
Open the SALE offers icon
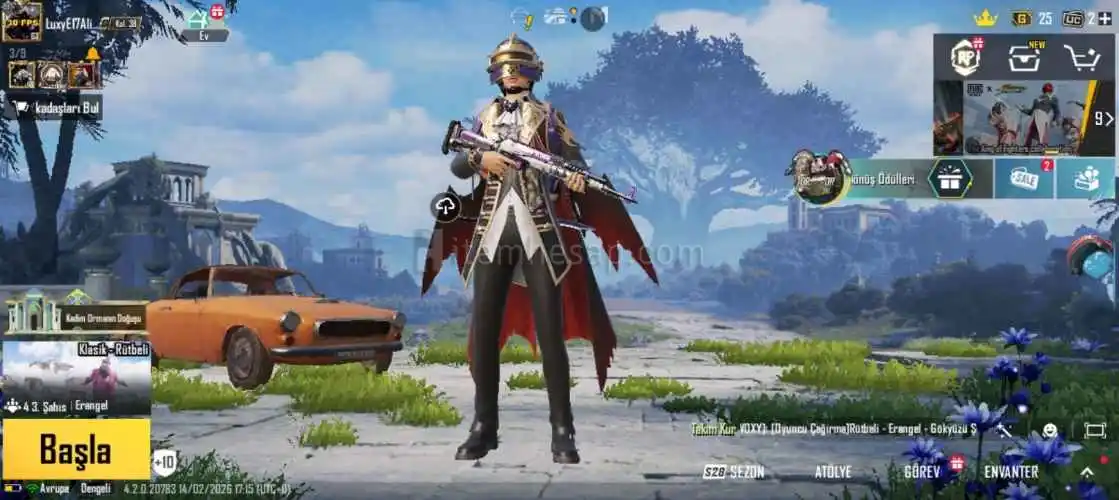coord(1024,179)
